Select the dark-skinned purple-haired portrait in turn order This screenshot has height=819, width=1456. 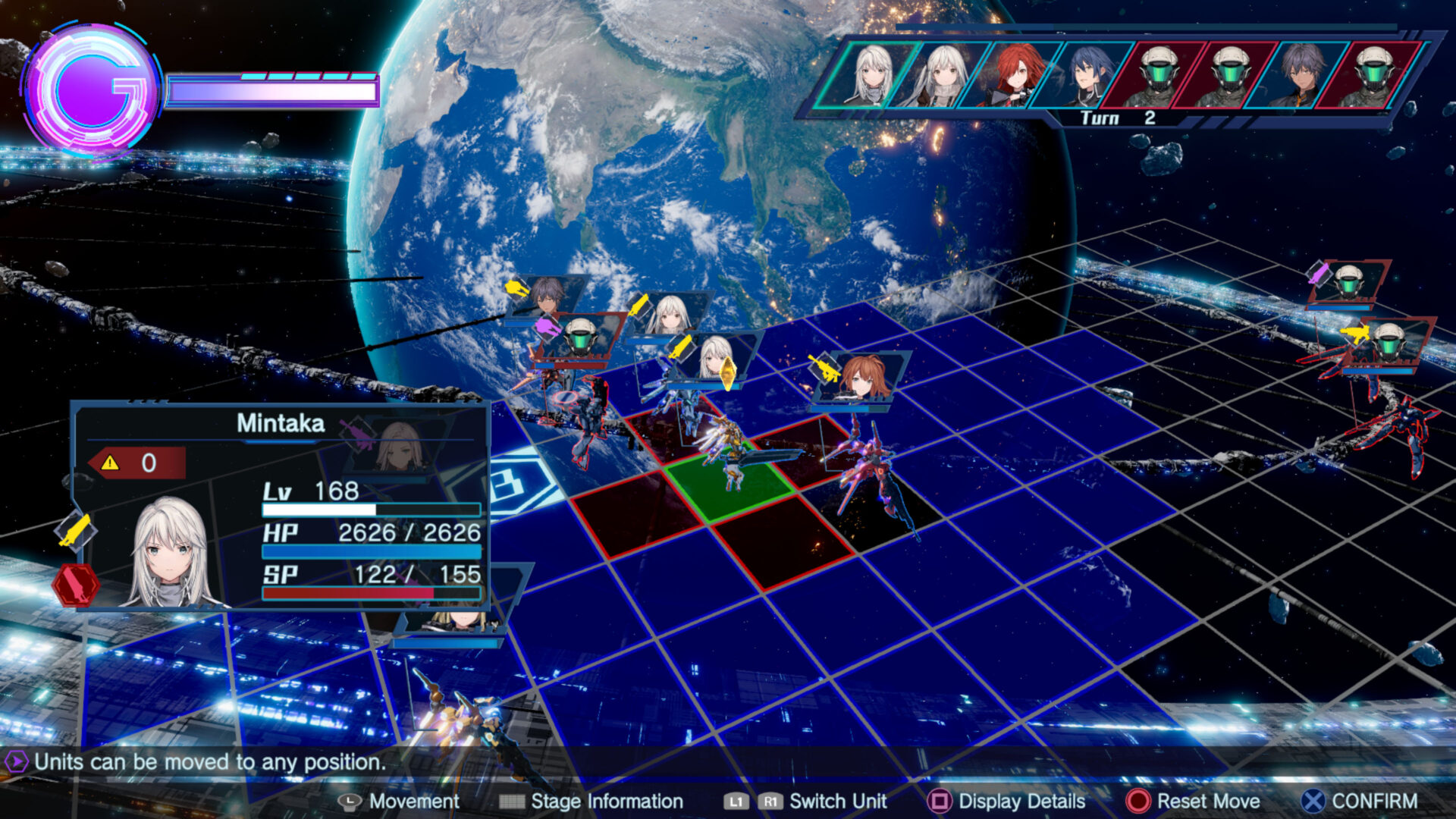click(x=1301, y=74)
